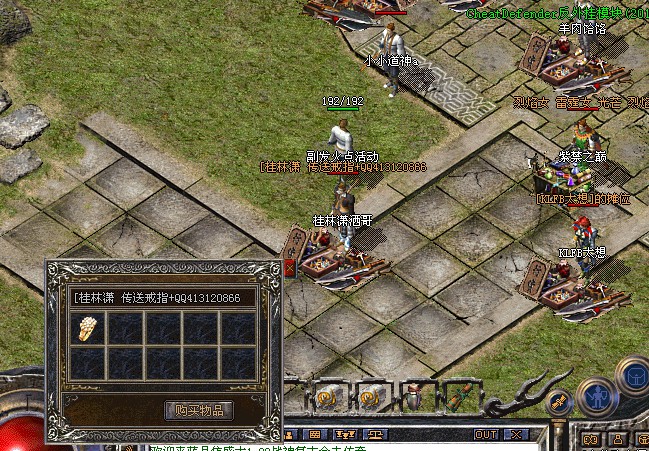Open the round character figure button
The height and width of the screenshot is (451, 649).
(597, 397)
